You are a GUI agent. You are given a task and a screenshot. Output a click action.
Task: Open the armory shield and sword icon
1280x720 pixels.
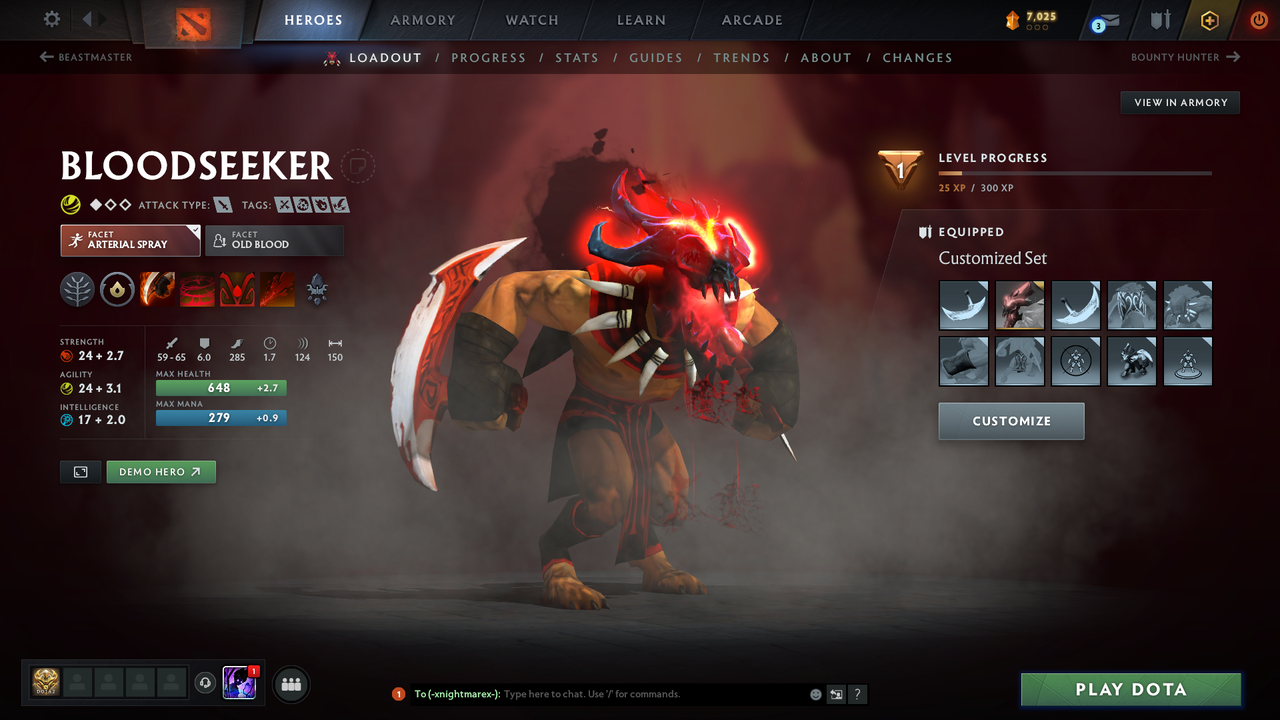[x=1161, y=20]
